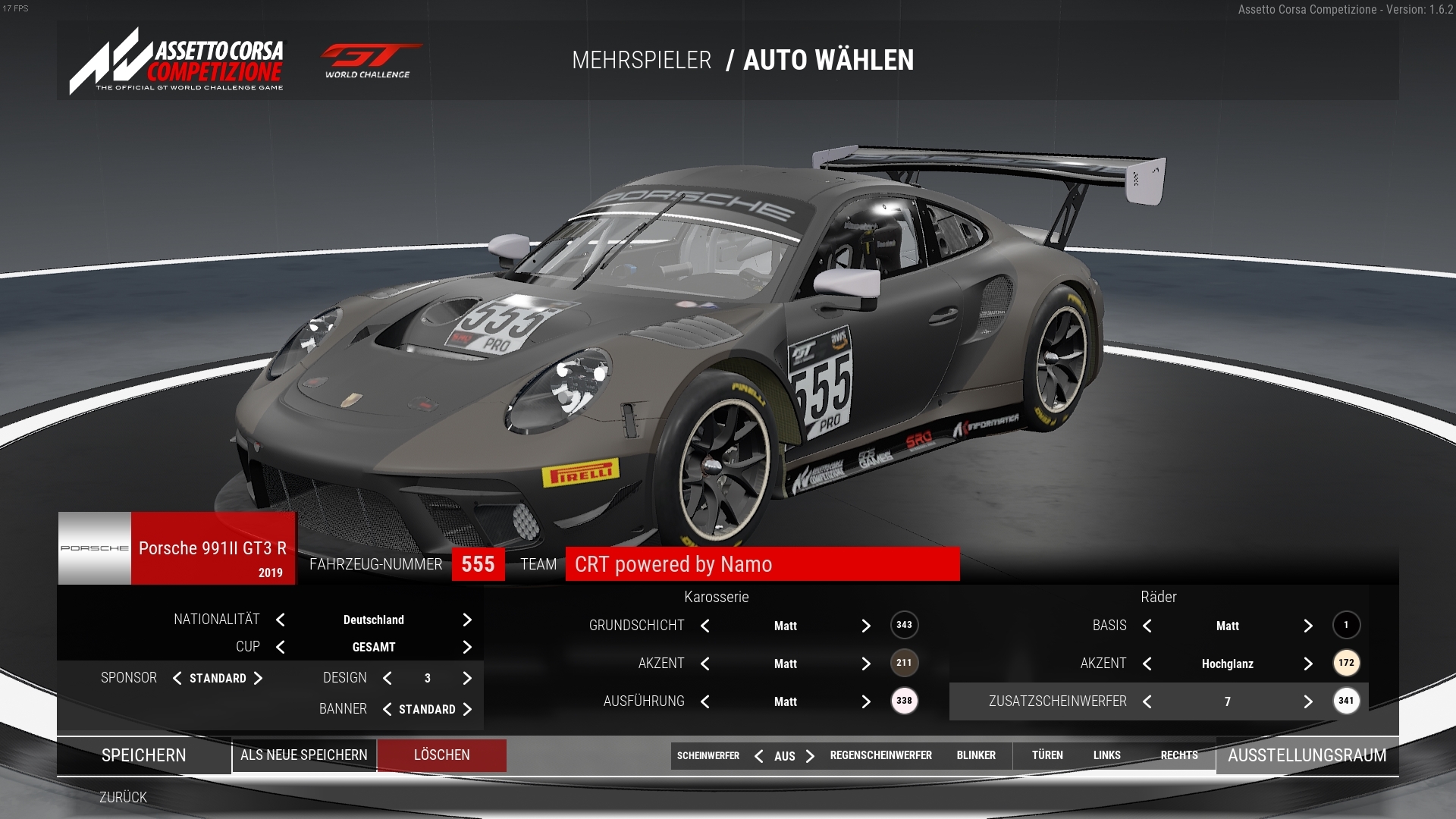This screenshot has height=819, width=1456.
Task: Cycle Banner to the next option
Action: tap(467, 709)
